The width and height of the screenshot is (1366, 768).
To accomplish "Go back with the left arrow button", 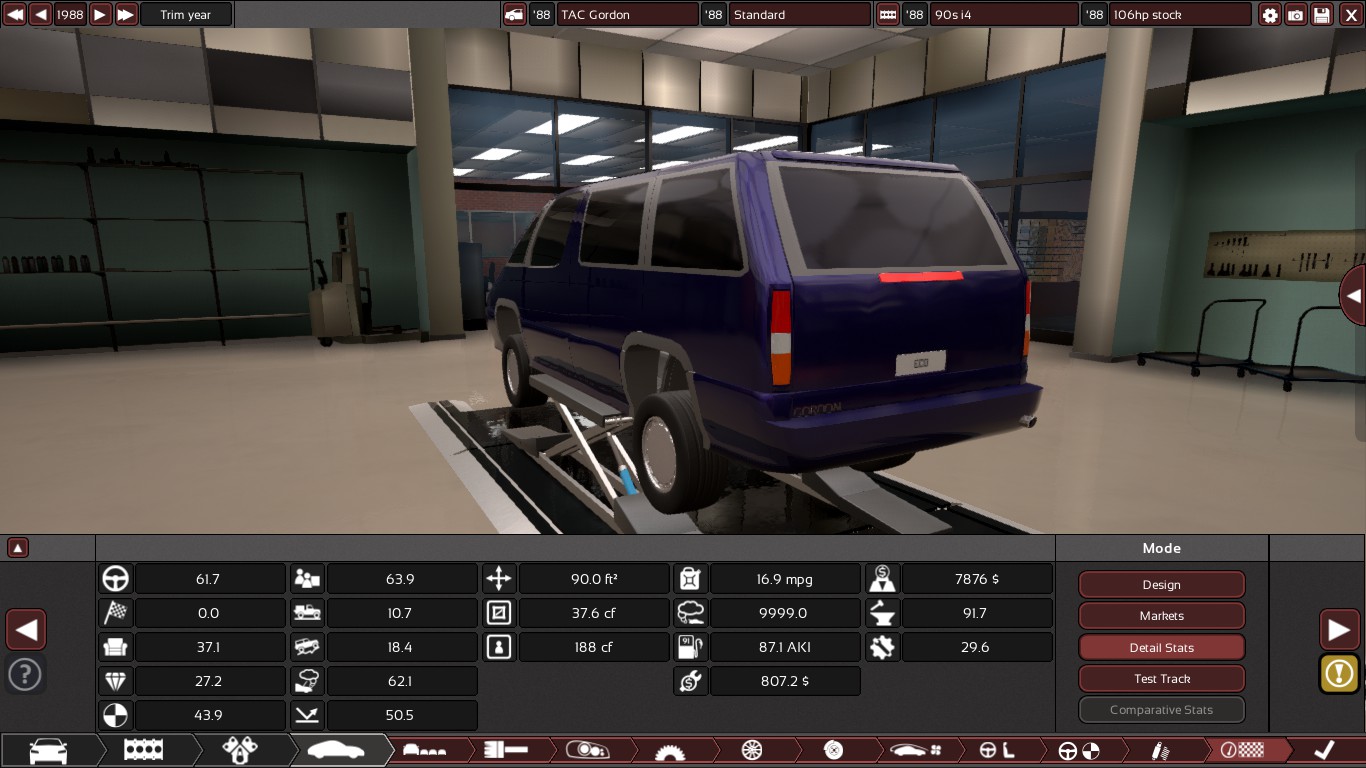I will (26, 630).
